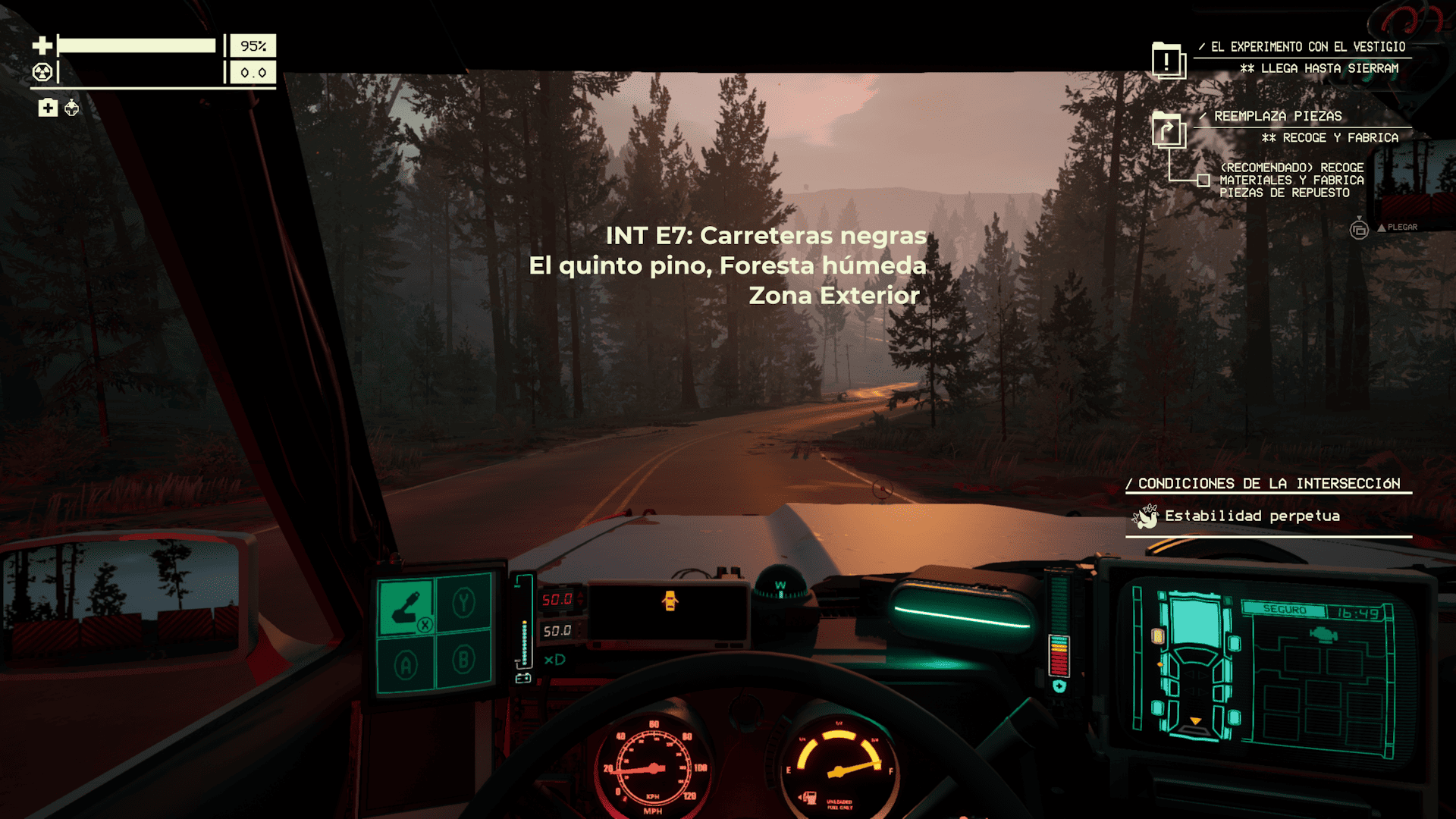Screen dimensions: 1456x819
Task: Open the El Experimento con el Vestigio quest icon
Action: click(1167, 61)
